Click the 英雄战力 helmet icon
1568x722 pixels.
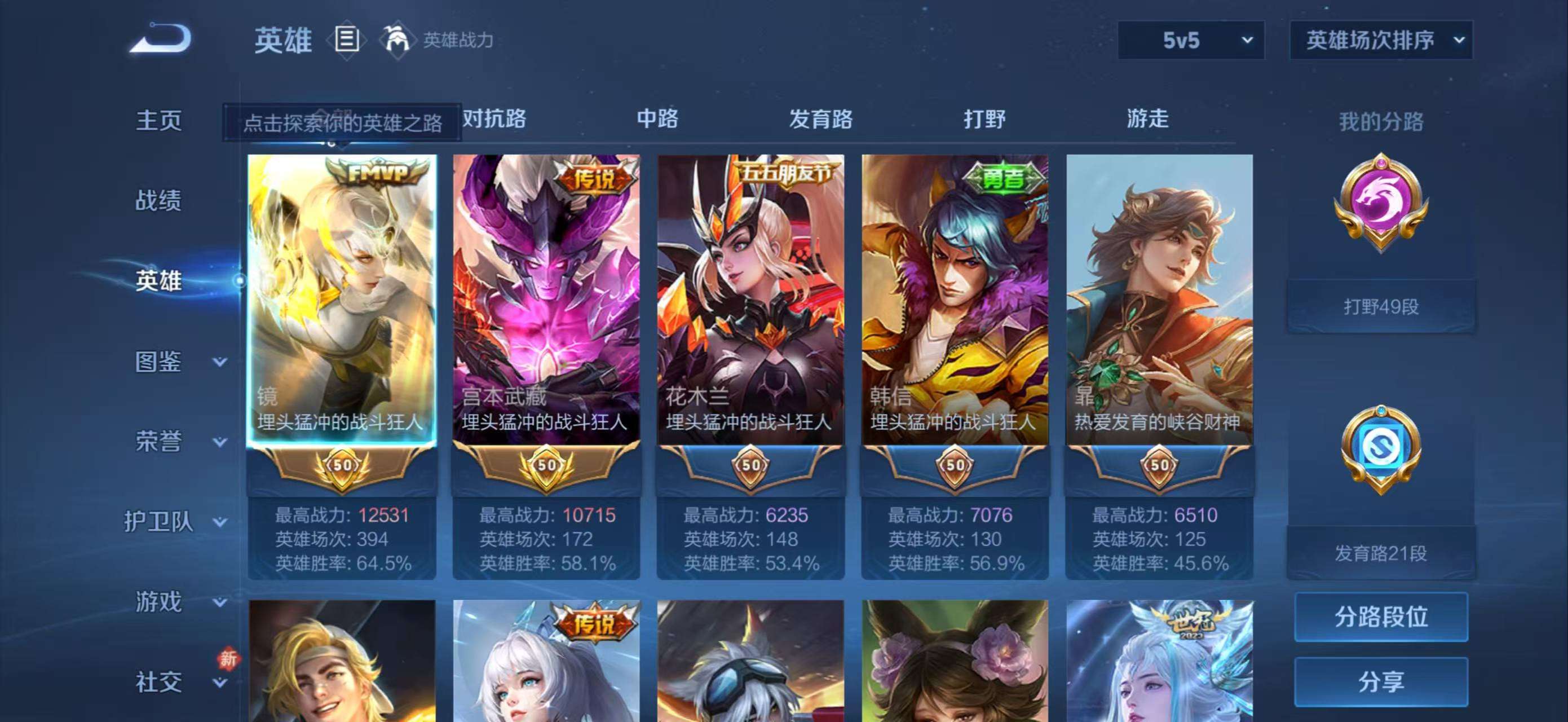click(396, 39)
